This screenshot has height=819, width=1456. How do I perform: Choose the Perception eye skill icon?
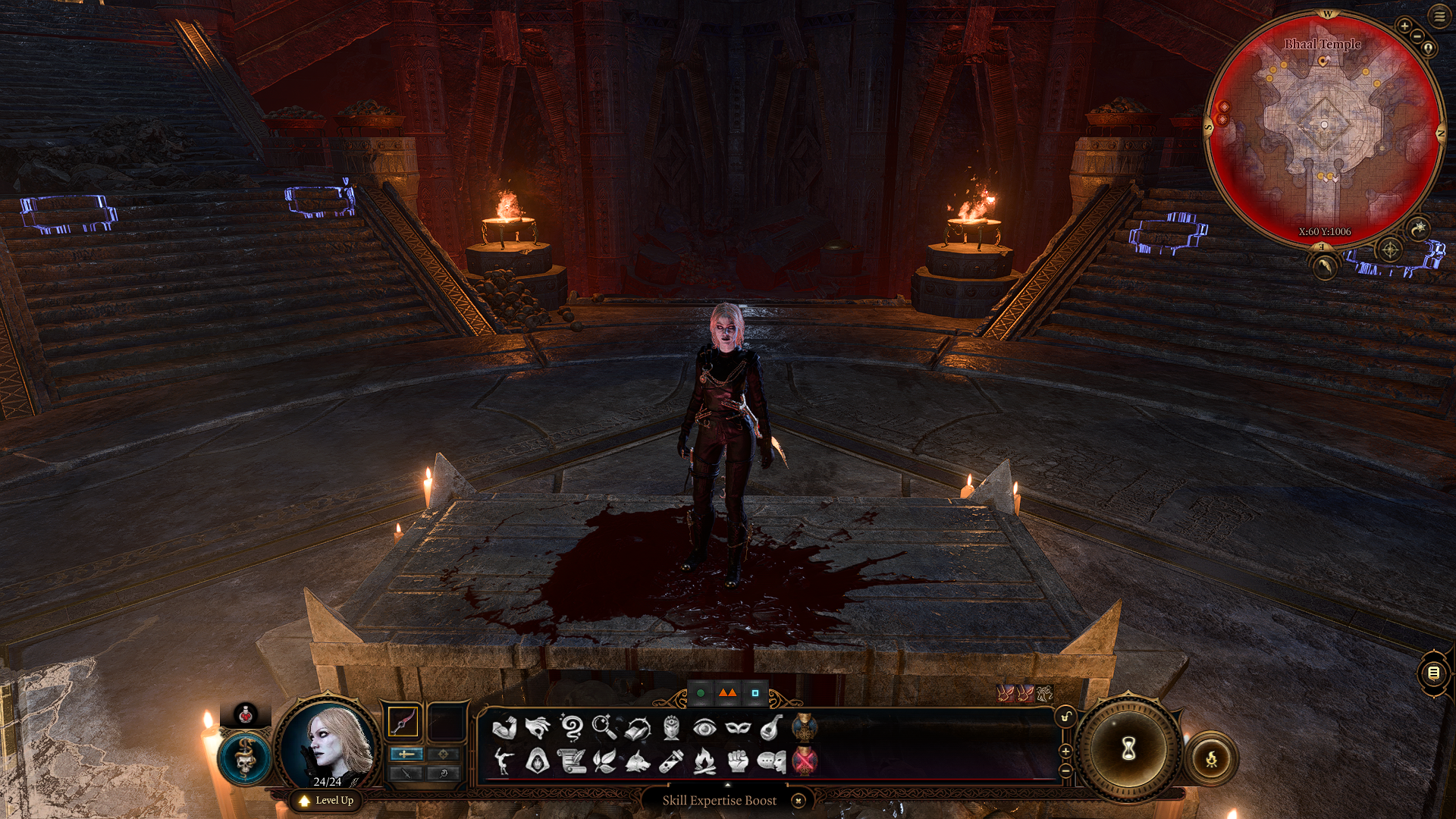point(704,728)
